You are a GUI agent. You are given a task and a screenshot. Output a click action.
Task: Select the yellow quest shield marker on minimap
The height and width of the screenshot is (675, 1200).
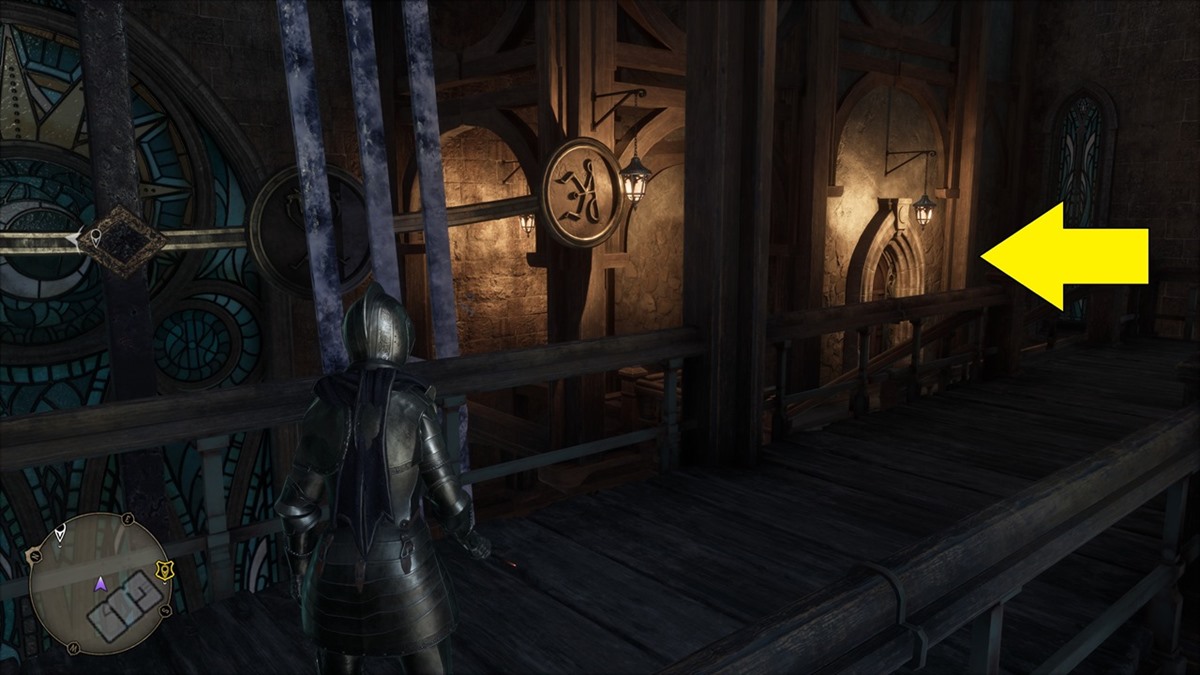click(x=165, y=572)
